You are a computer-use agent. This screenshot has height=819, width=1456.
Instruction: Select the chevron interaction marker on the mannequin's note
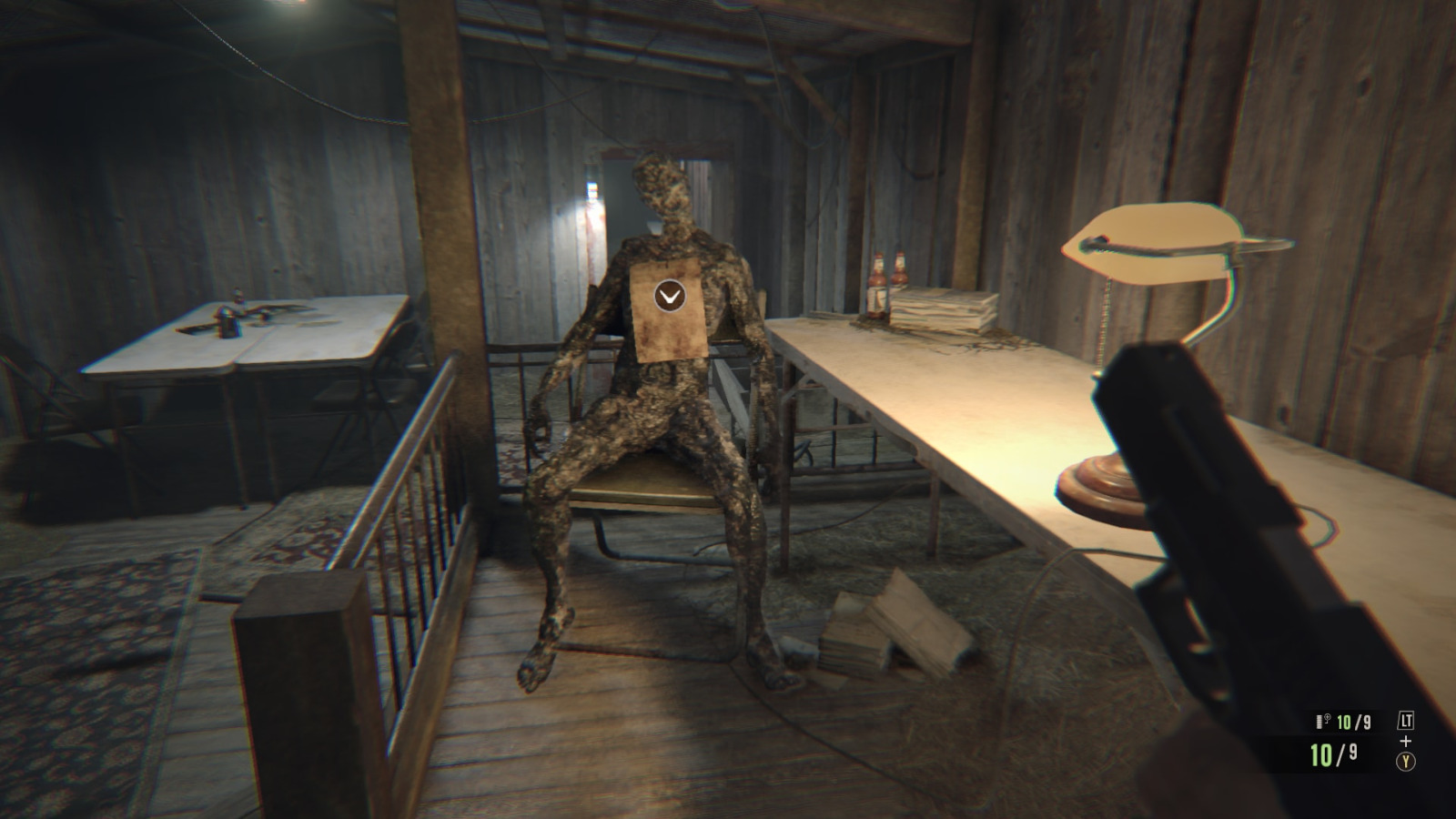pos(668,296)
